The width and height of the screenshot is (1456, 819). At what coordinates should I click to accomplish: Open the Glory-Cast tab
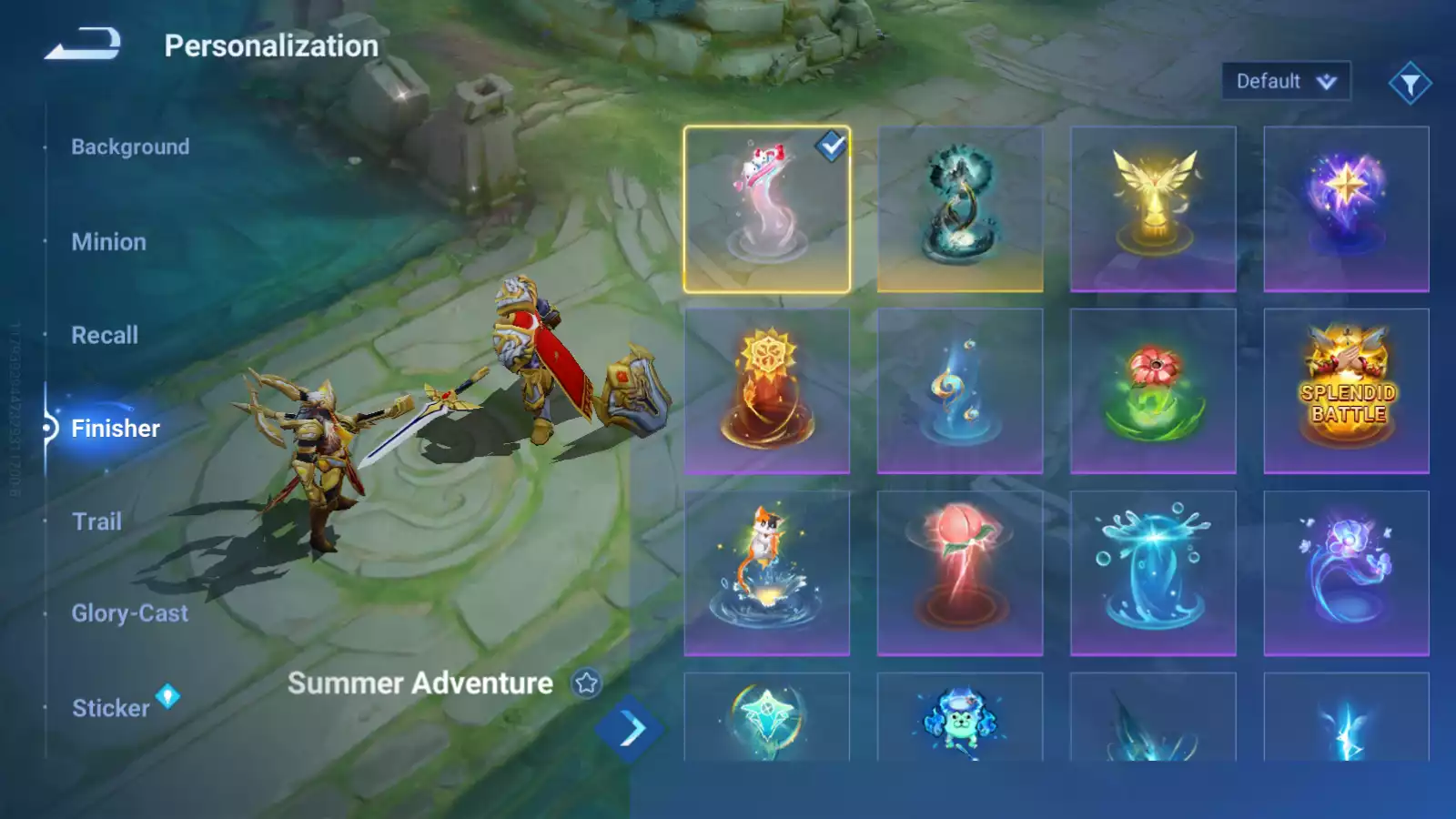(x=130, y=613)
